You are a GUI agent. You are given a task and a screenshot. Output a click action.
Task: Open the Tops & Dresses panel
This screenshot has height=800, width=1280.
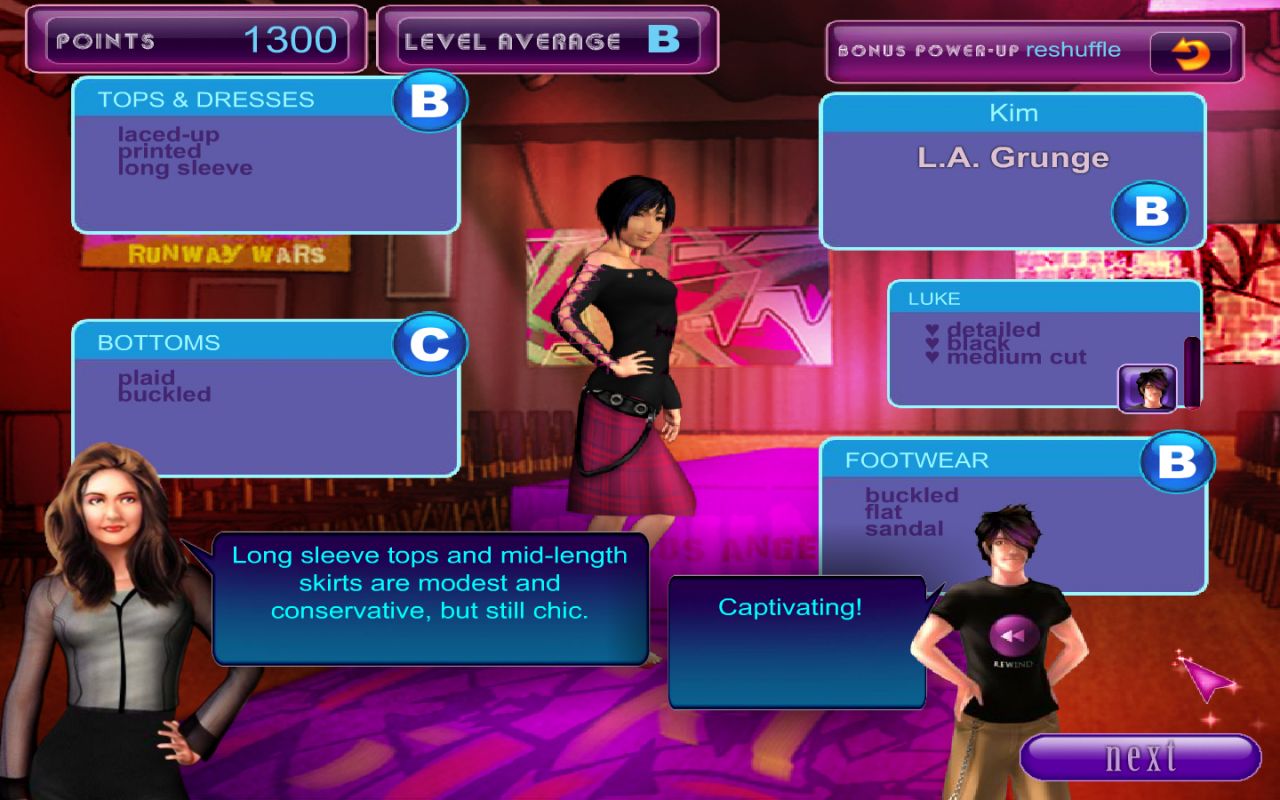click(x=265, y=155)
